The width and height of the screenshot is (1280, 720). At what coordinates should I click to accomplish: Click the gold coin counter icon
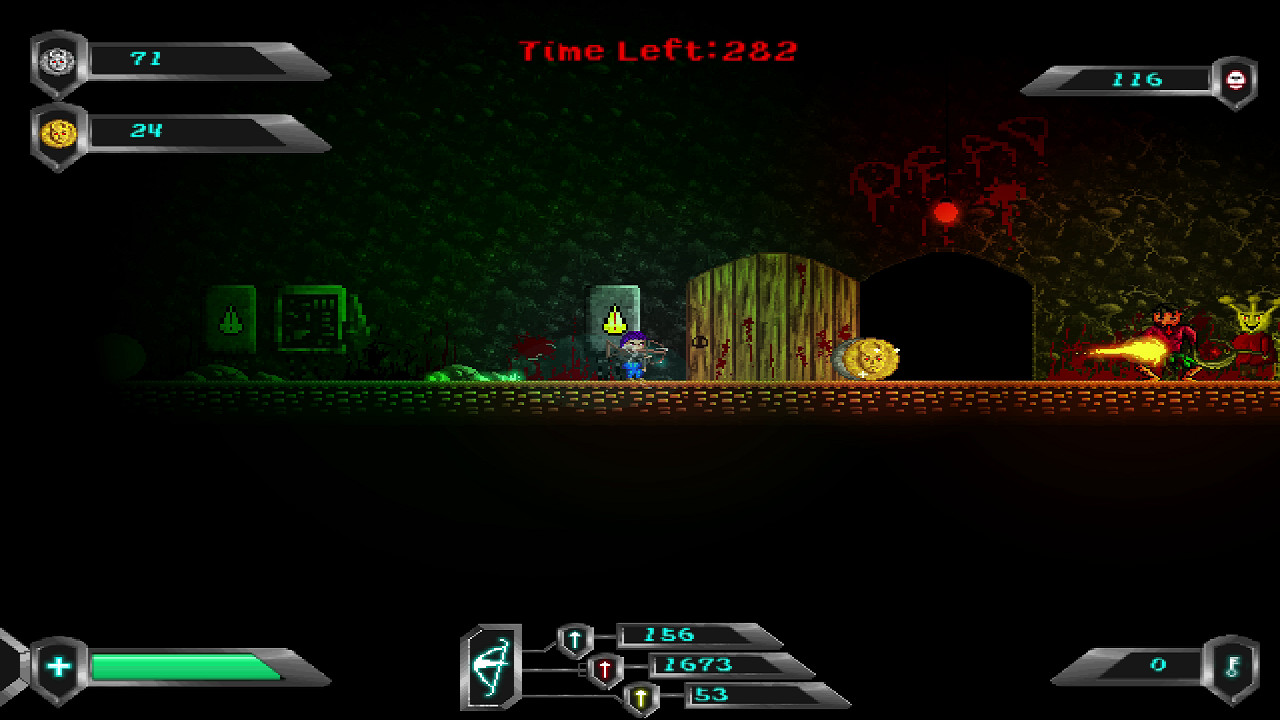(x=57, y=130)
